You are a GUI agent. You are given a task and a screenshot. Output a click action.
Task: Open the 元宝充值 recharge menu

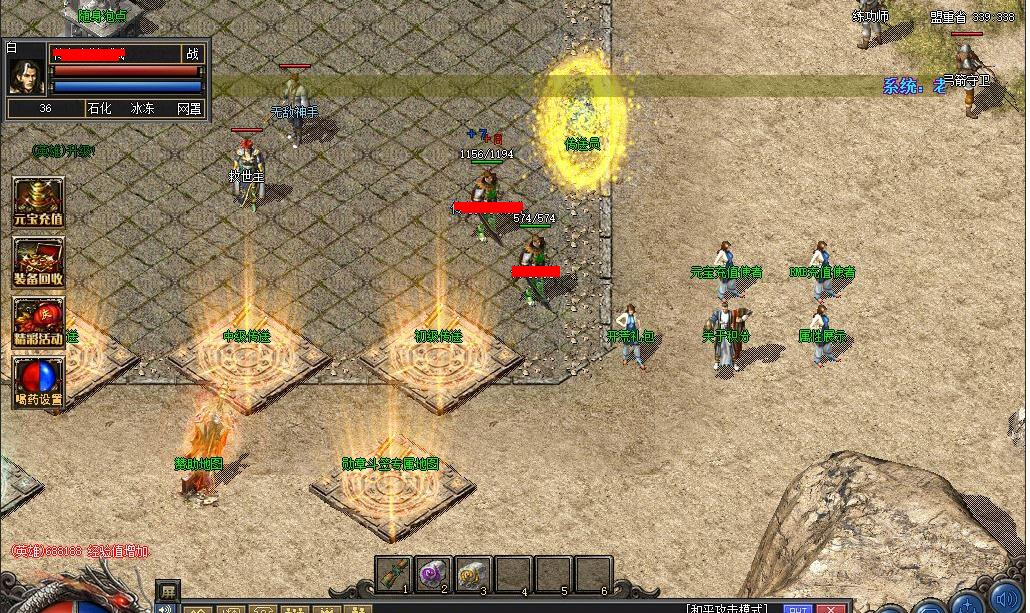pos(38,202)
